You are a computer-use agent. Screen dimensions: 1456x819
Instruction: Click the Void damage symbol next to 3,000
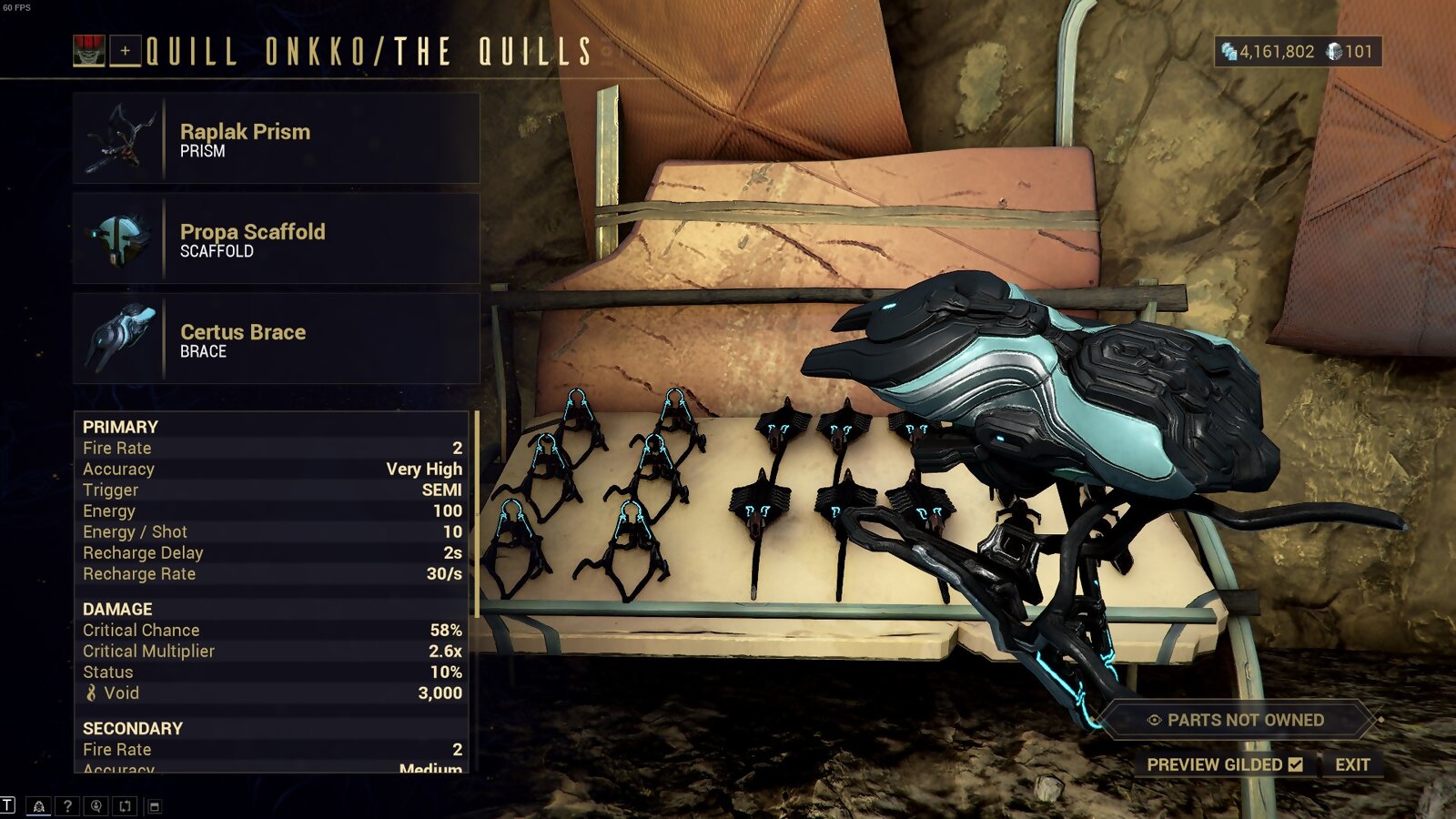pyautogui.click(x=92, y=693)
